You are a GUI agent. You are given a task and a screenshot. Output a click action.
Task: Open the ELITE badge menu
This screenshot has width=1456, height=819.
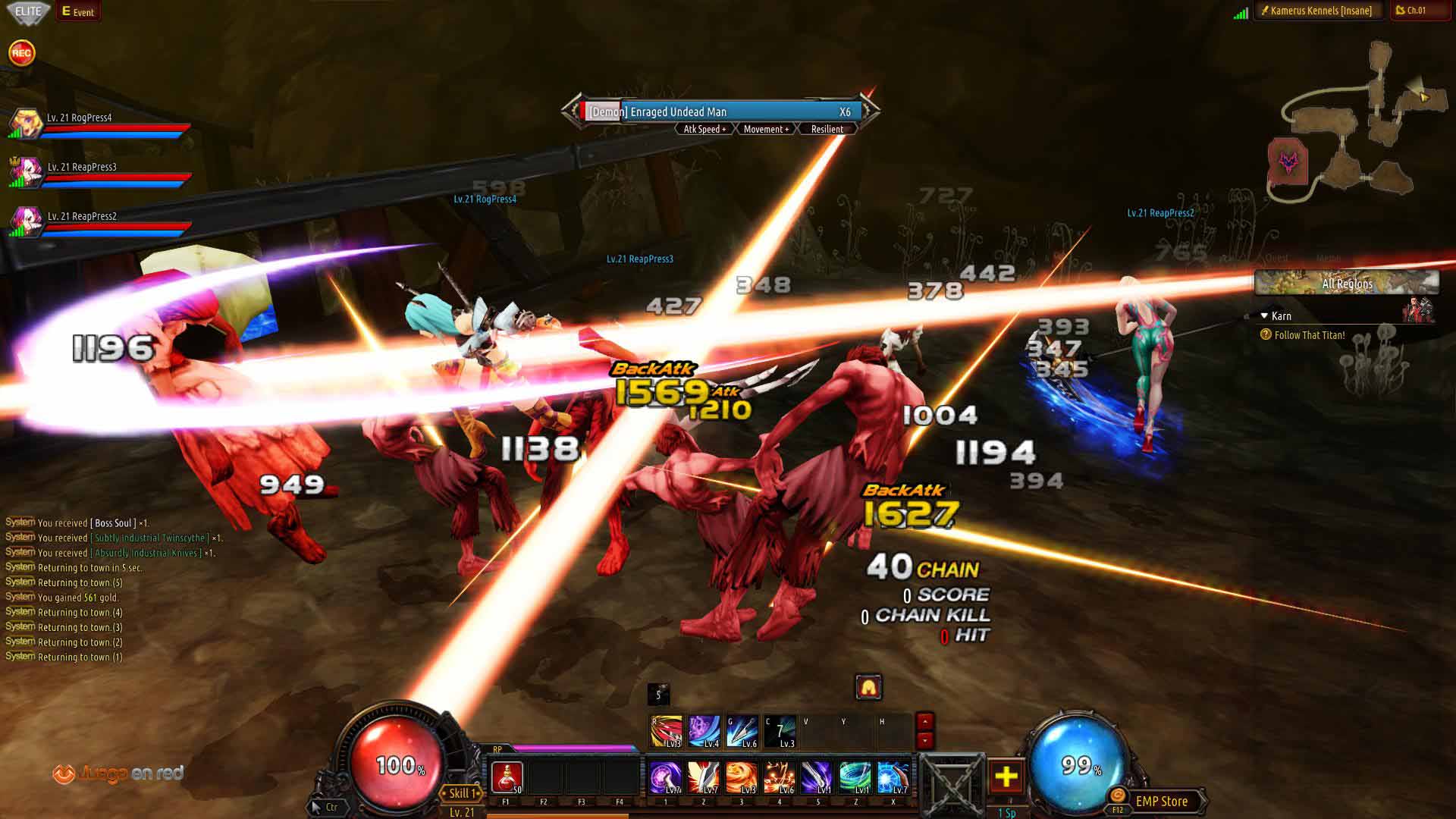(x=28, y=11)
